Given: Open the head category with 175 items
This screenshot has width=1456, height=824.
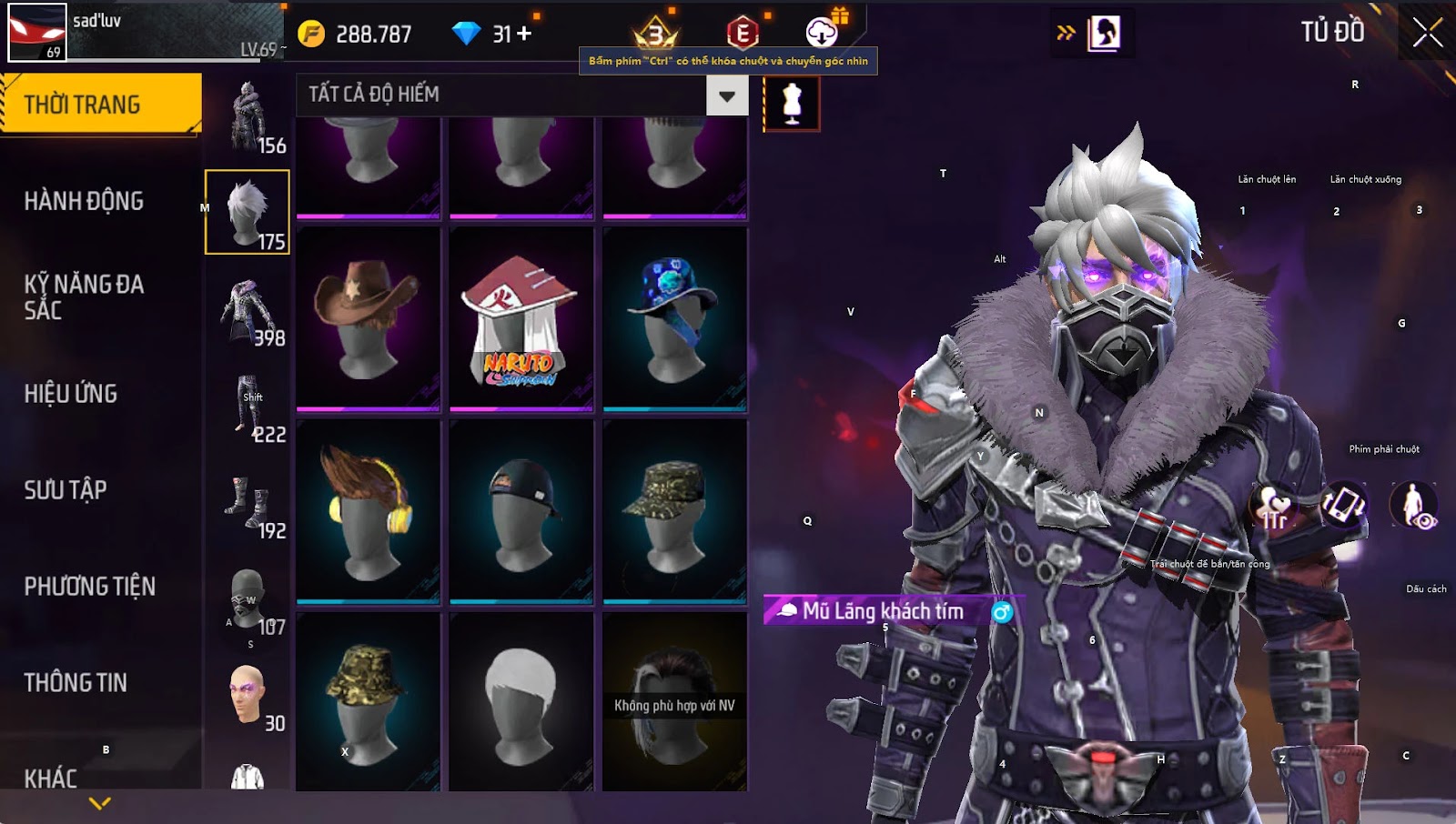Looking at the screenshot, I should point(248,212).
